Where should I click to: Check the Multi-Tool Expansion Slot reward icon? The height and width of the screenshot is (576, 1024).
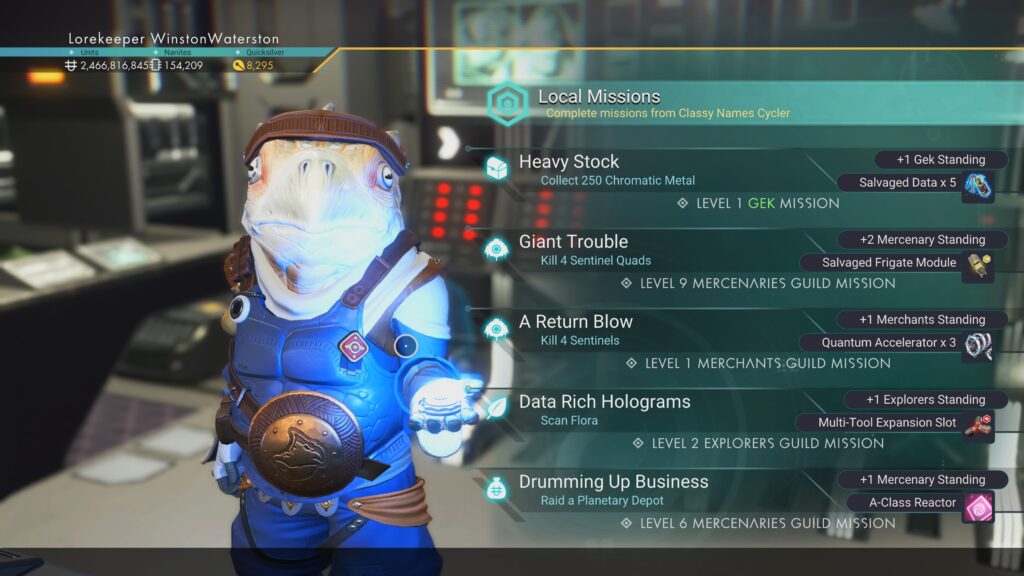pyautogui.click(x=978, y=426)
